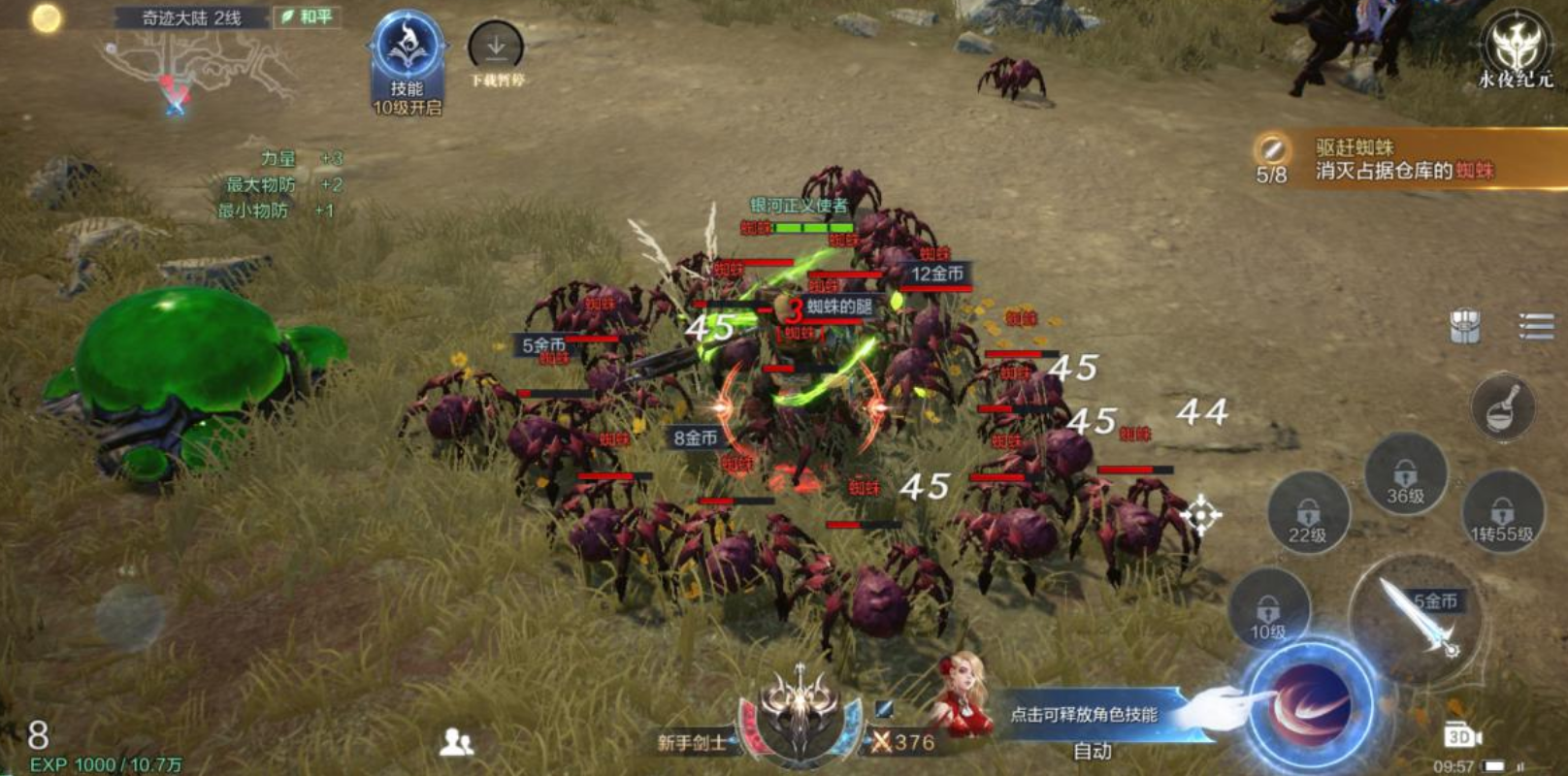Use the potion flask quick slot
The height and width of the screenshot is (776, 1568).
point(1502,405)
